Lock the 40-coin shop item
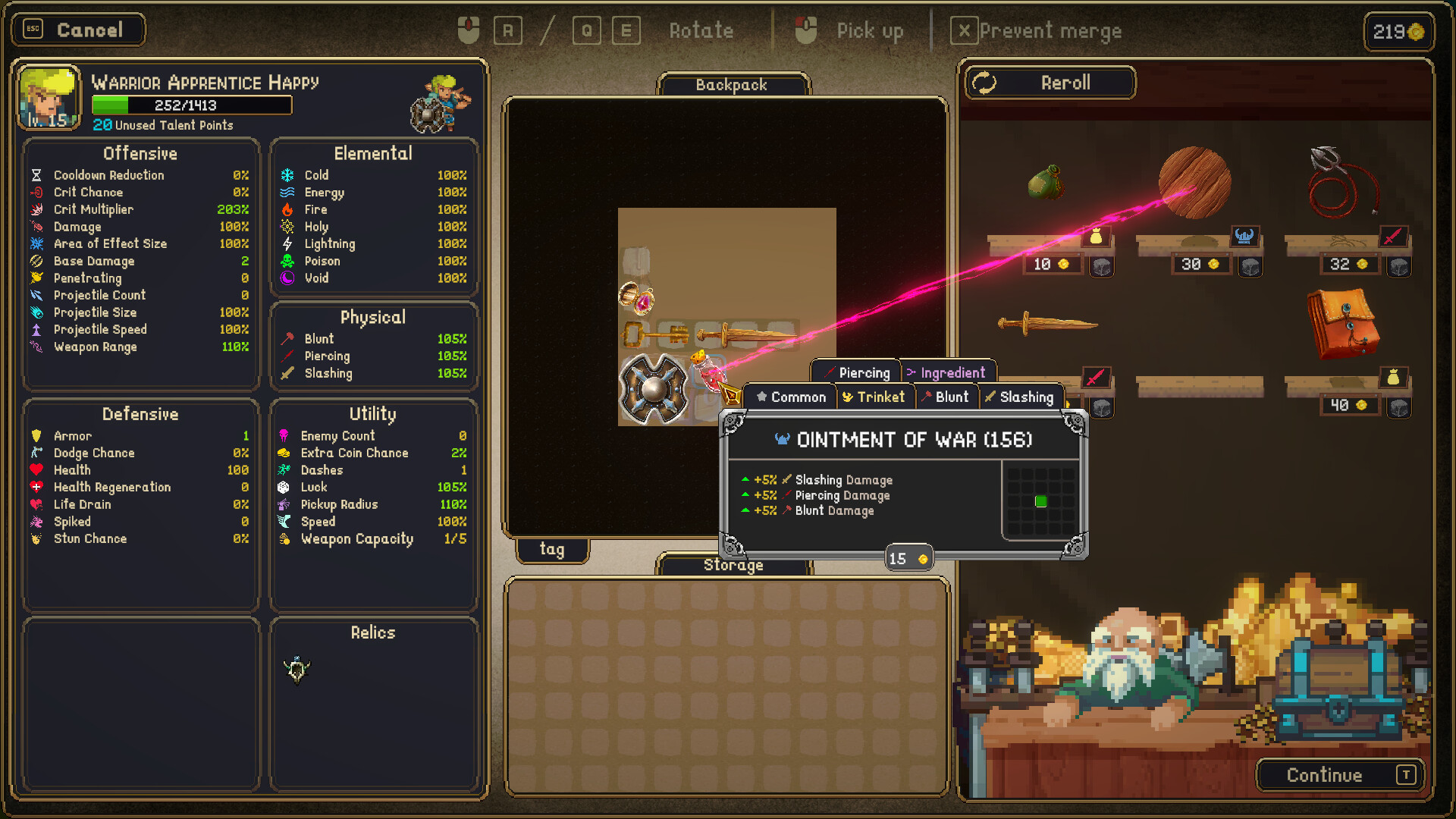The width and height of the screenshot is (1456, 819). tap(1399, 407)
